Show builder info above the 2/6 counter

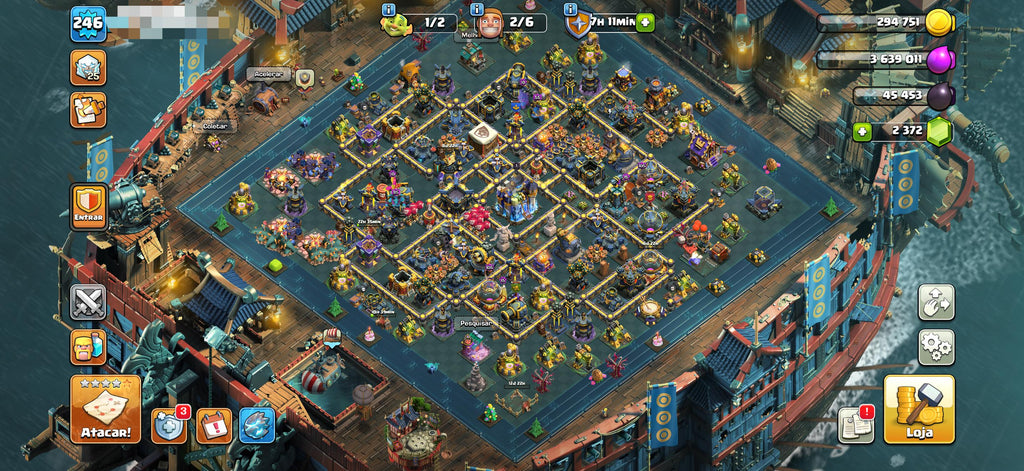(477, 9)
